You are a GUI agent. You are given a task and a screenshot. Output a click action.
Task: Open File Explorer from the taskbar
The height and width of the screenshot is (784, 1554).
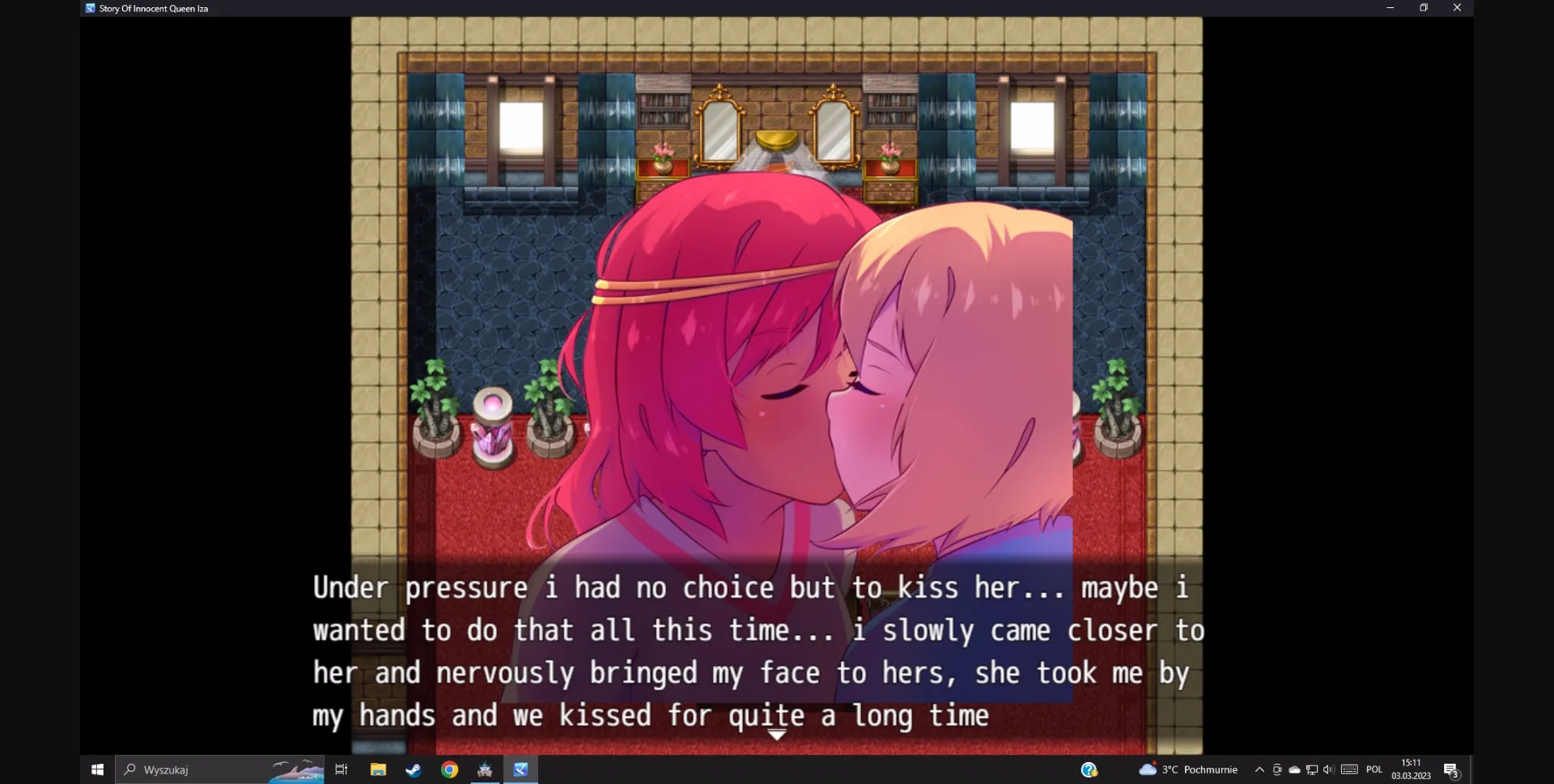point(378,769)
